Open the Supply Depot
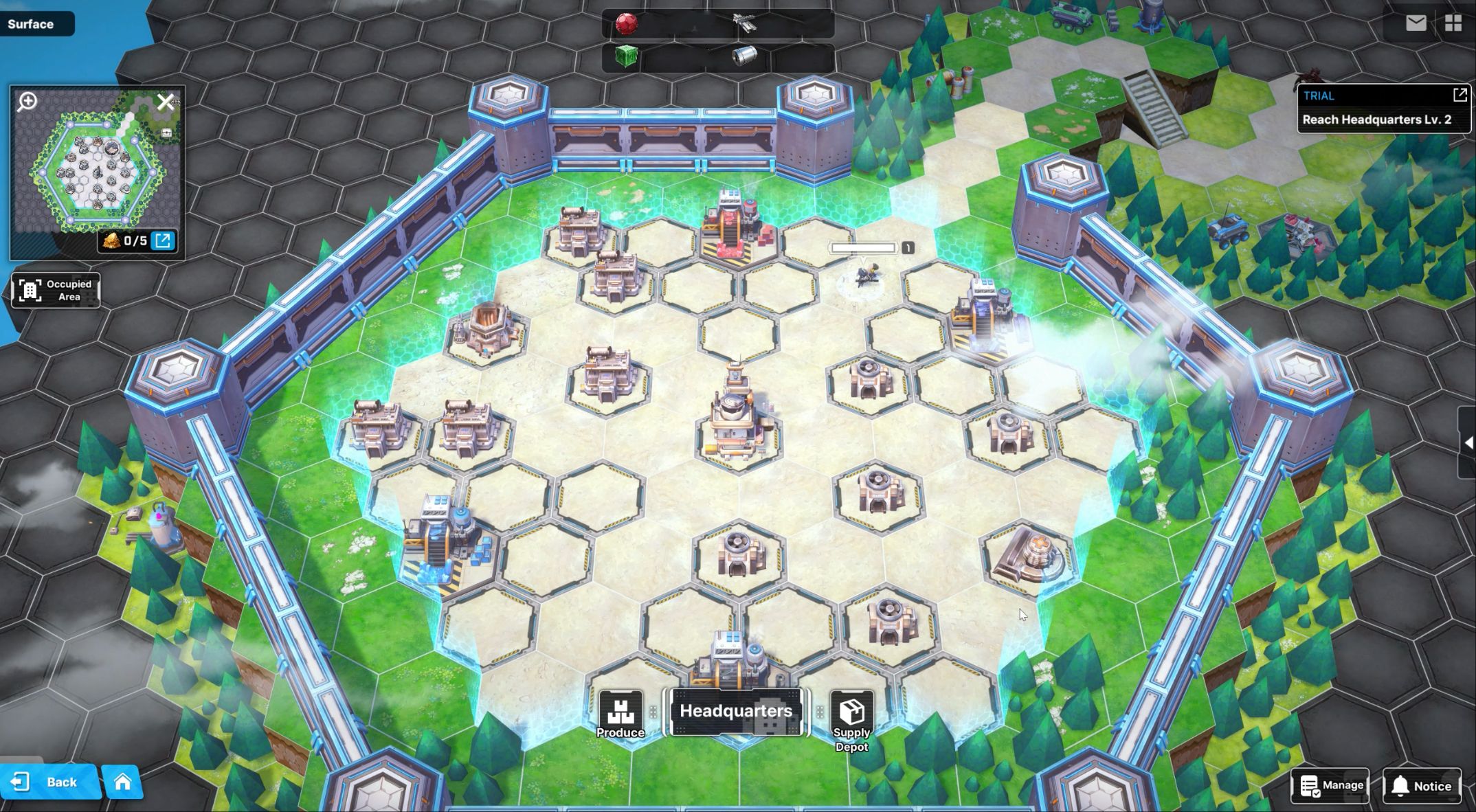Image resolution: width=1476 pixels, height=812 pixels. (851, 720)
